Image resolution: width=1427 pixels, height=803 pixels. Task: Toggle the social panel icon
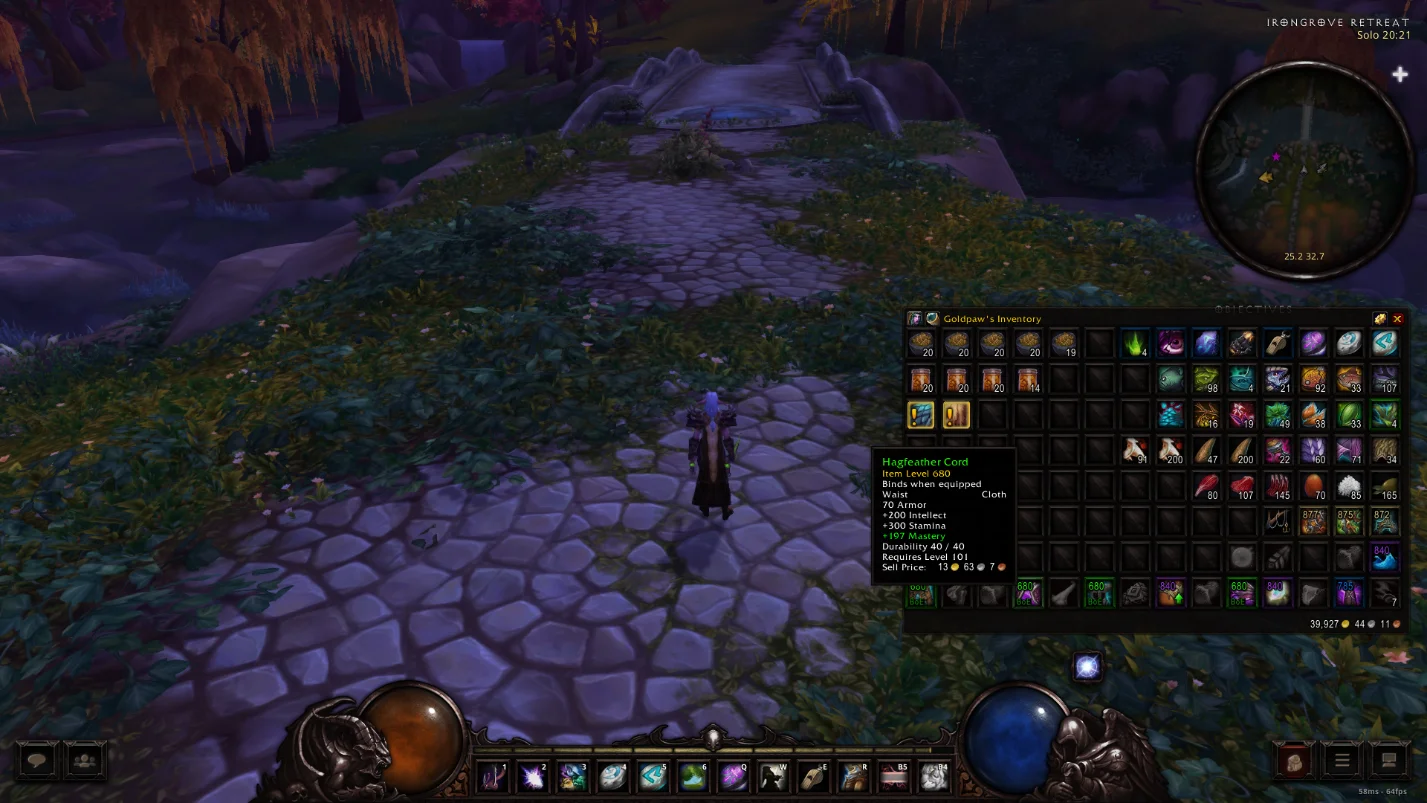(85, 760)
